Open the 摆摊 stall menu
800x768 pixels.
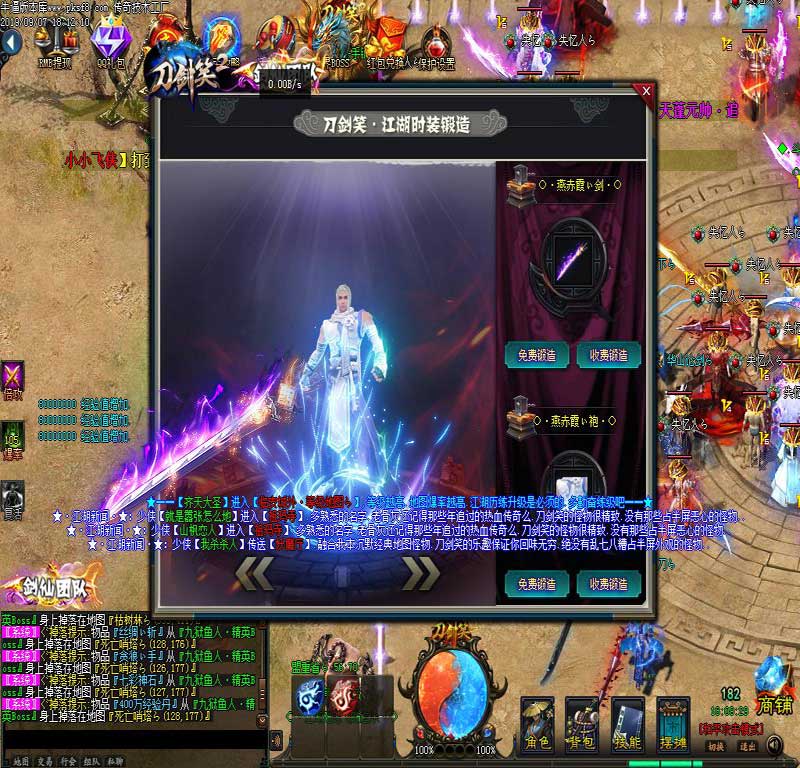pos(672,726)
